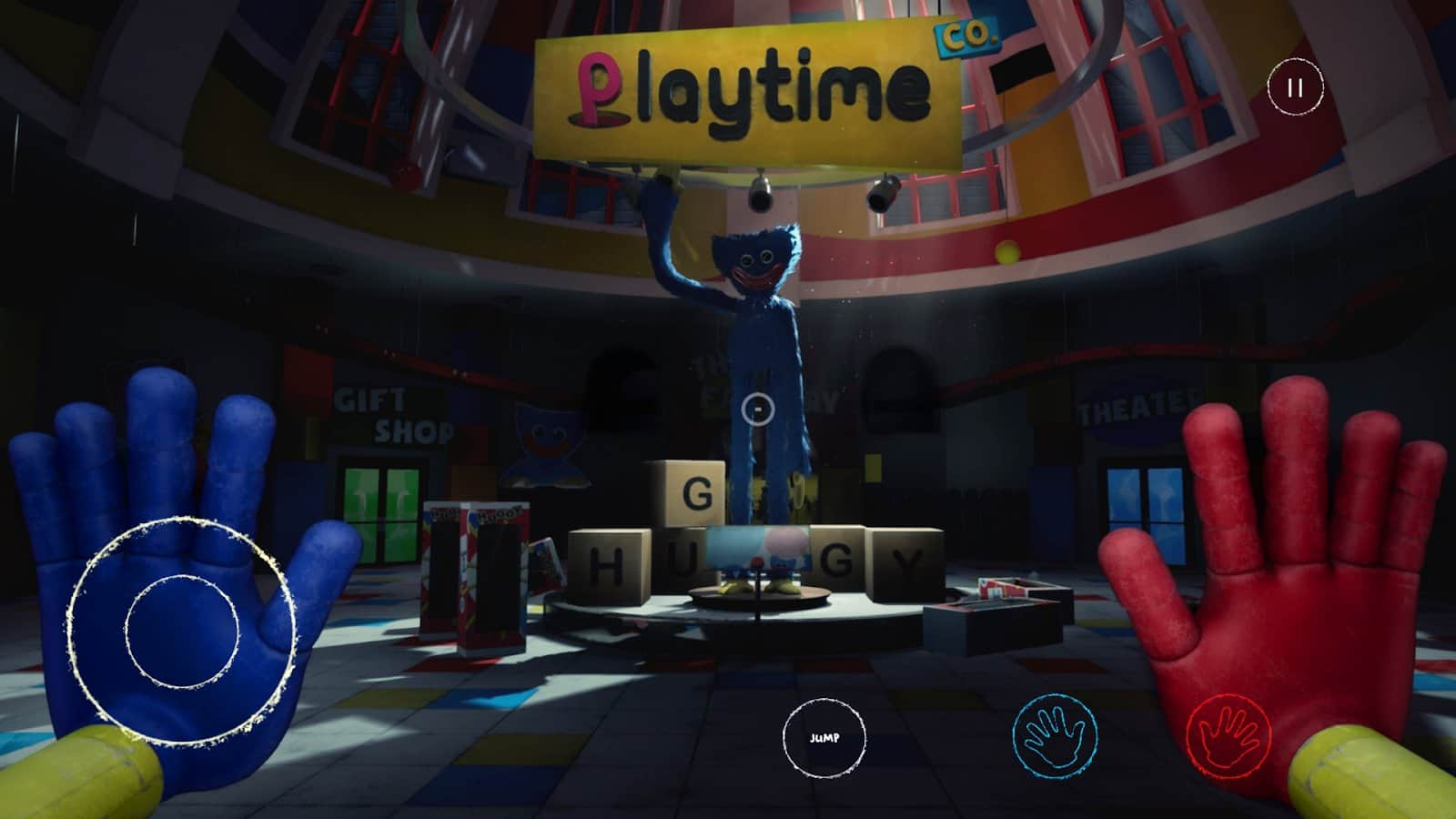Tap the center interaction reticle

click(x=758, y=409)
